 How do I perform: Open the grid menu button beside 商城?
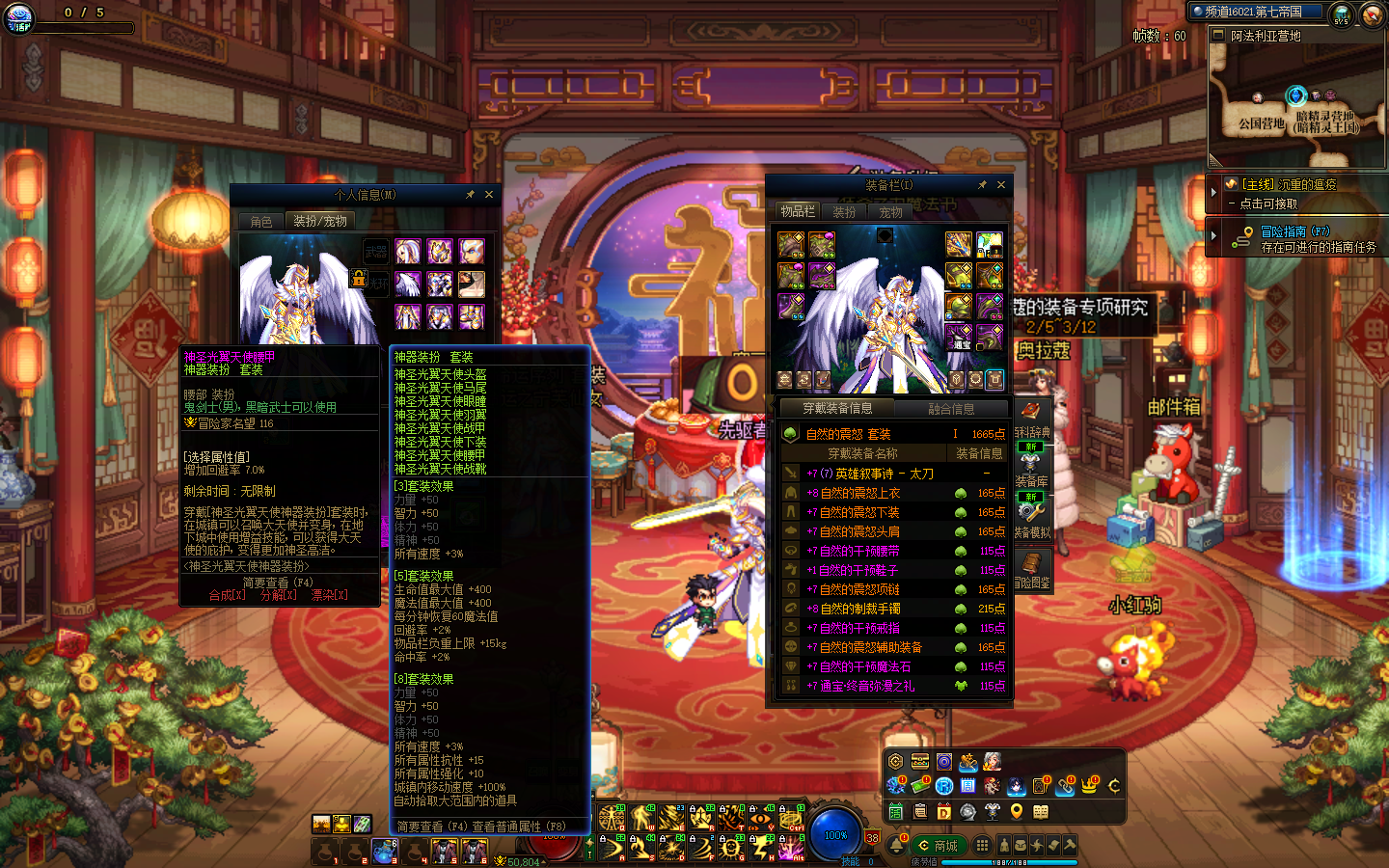click(x=982, y=845)
